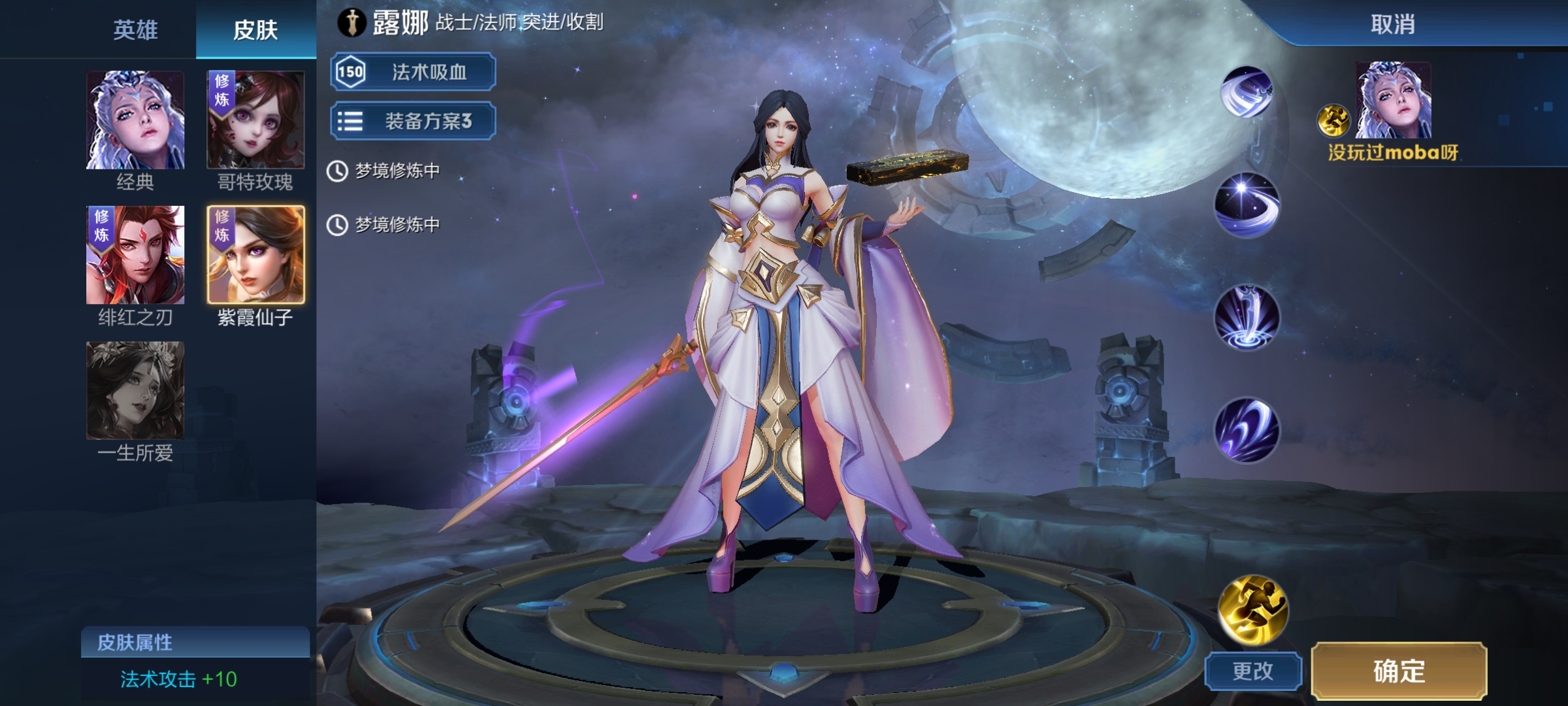Image resolution: width=1568 pixels, height=706 pixels.
Task: Open the 法术吸血 rune page button
Action: coord(413,72)
